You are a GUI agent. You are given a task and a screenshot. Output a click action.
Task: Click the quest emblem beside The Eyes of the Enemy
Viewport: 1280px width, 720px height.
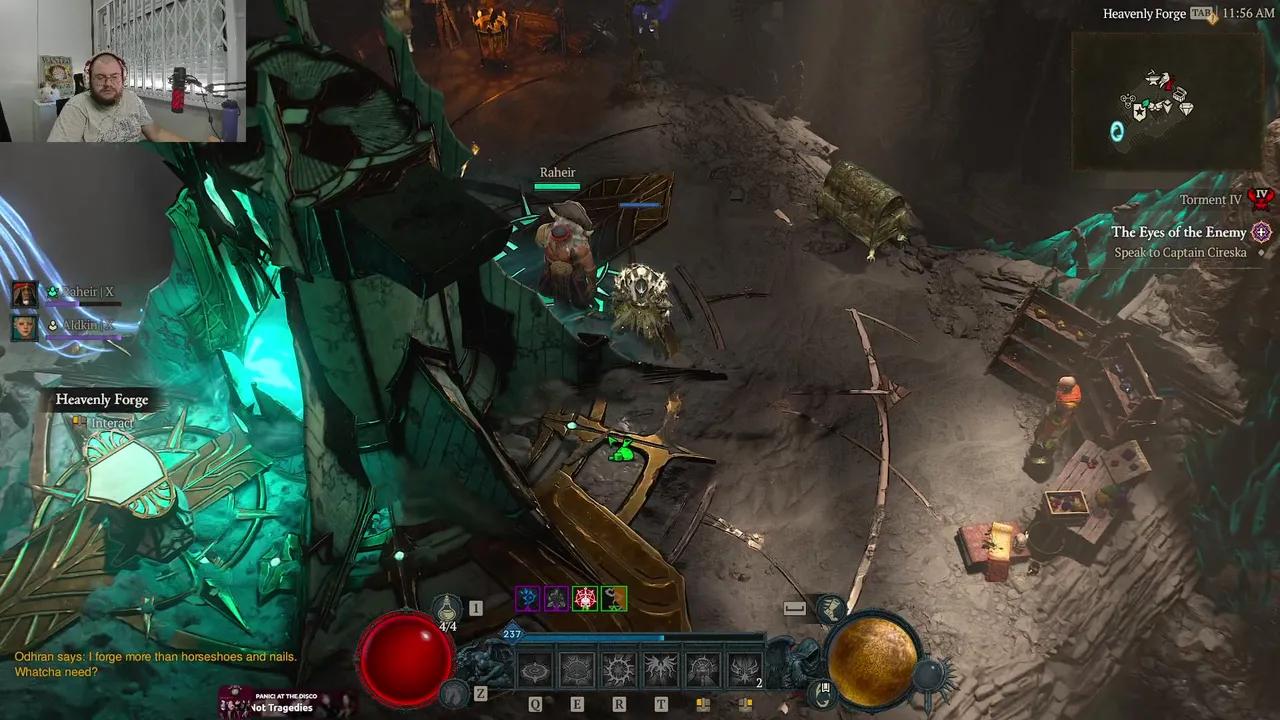[x=1260, y=232]
